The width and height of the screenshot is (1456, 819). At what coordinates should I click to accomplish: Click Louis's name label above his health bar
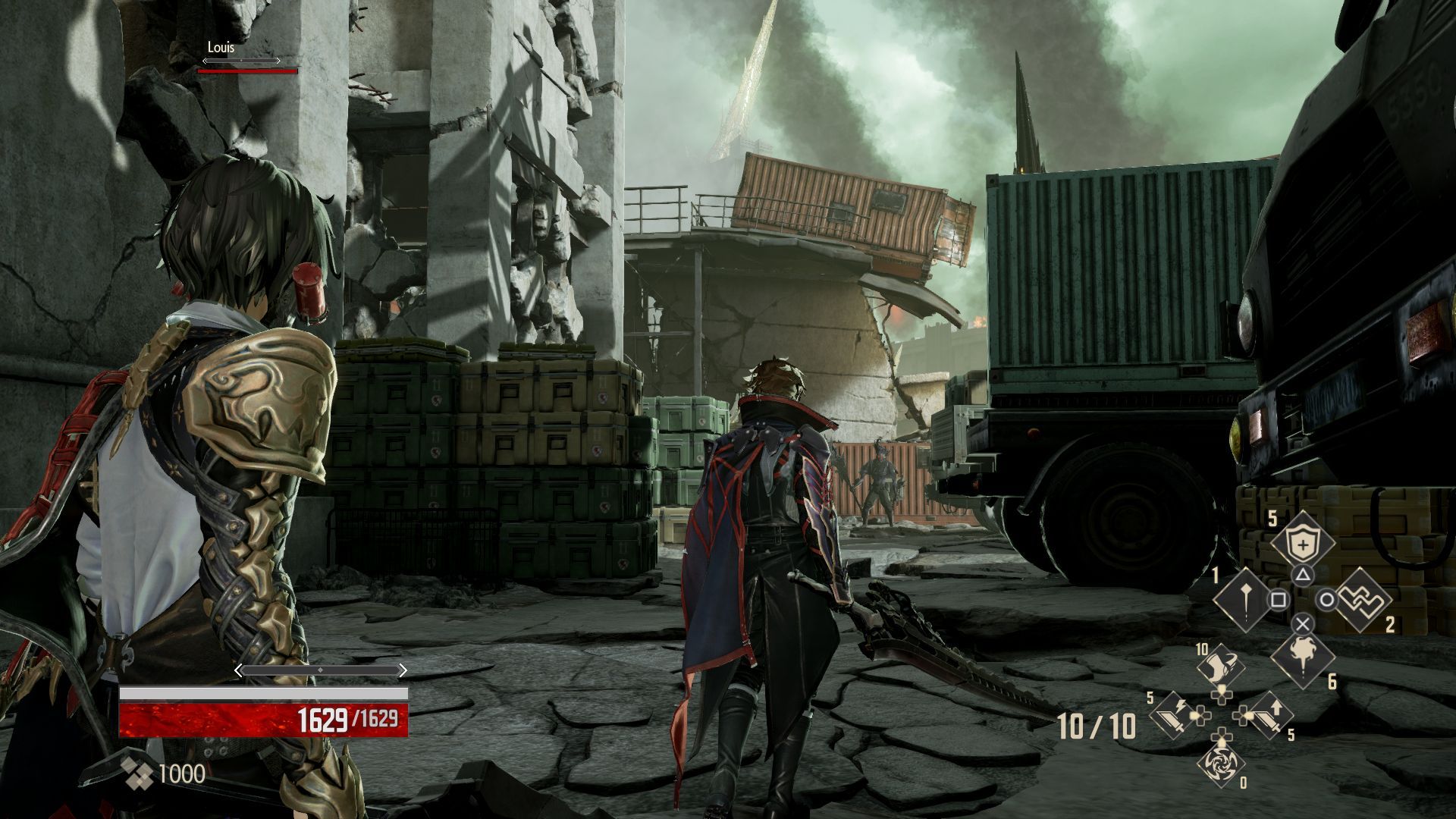219,47
